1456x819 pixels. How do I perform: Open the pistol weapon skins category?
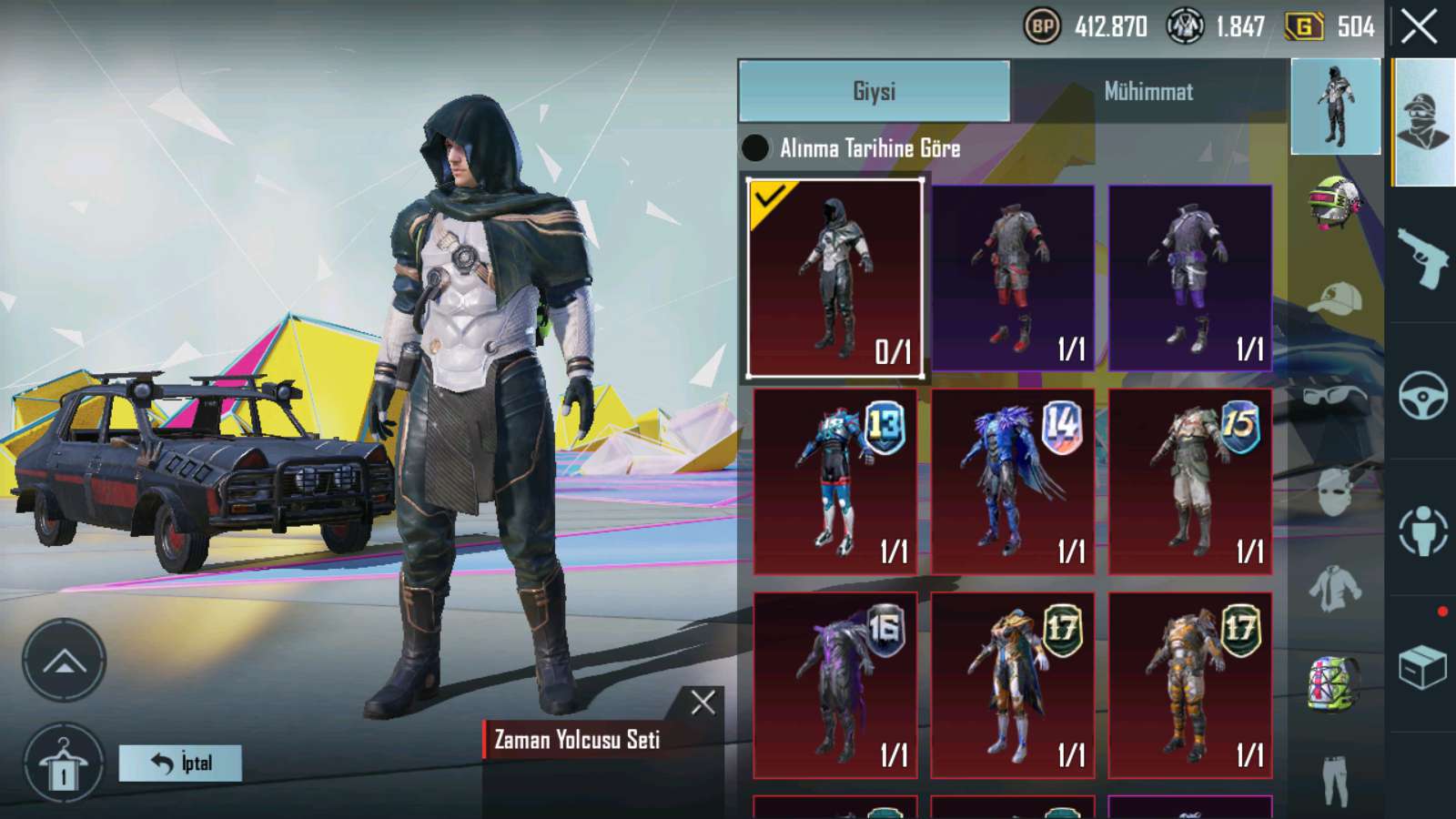(x=1422, y=257)
